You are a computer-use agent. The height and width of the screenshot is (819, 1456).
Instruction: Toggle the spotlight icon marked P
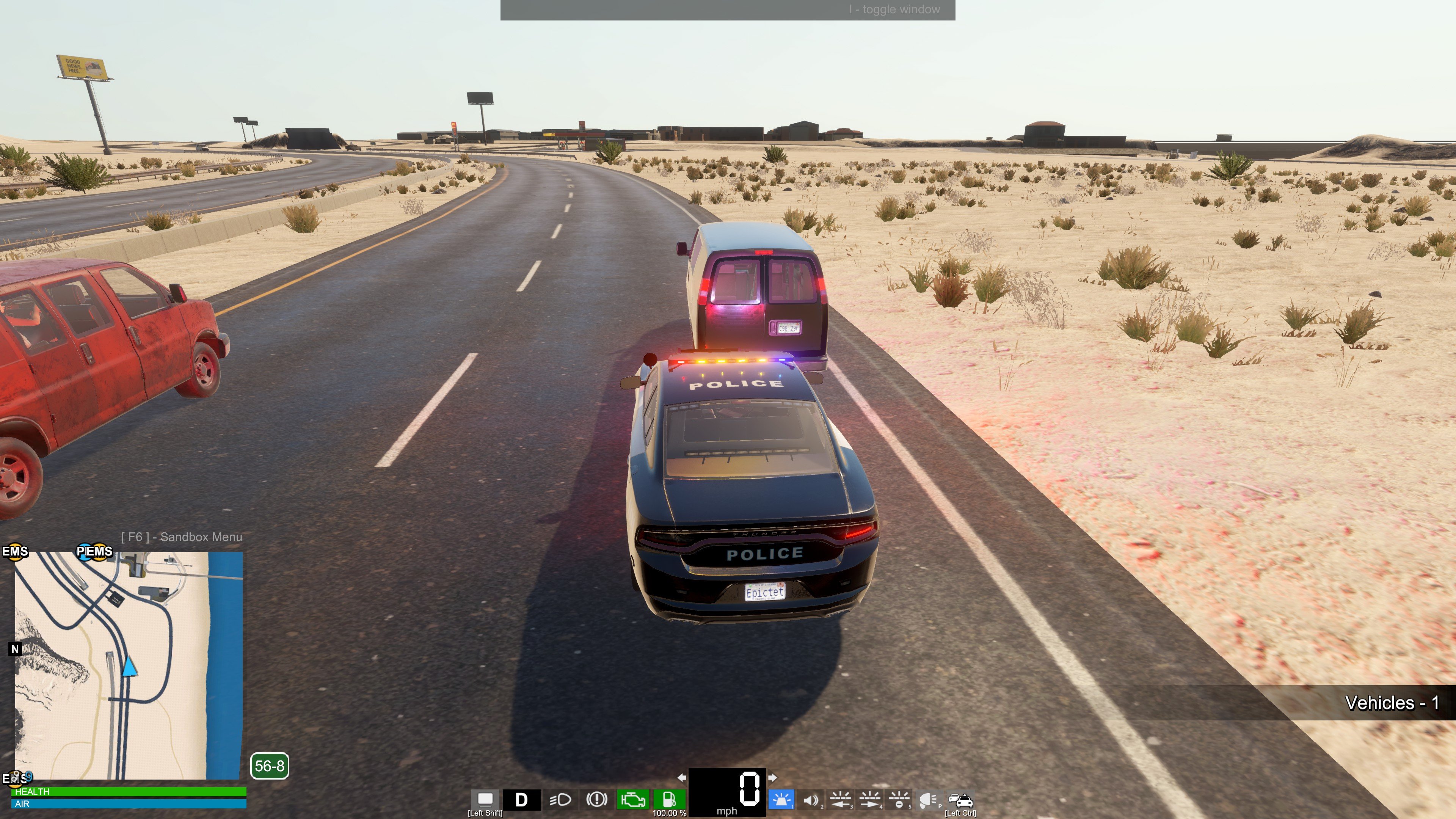[x=928, y=800]
